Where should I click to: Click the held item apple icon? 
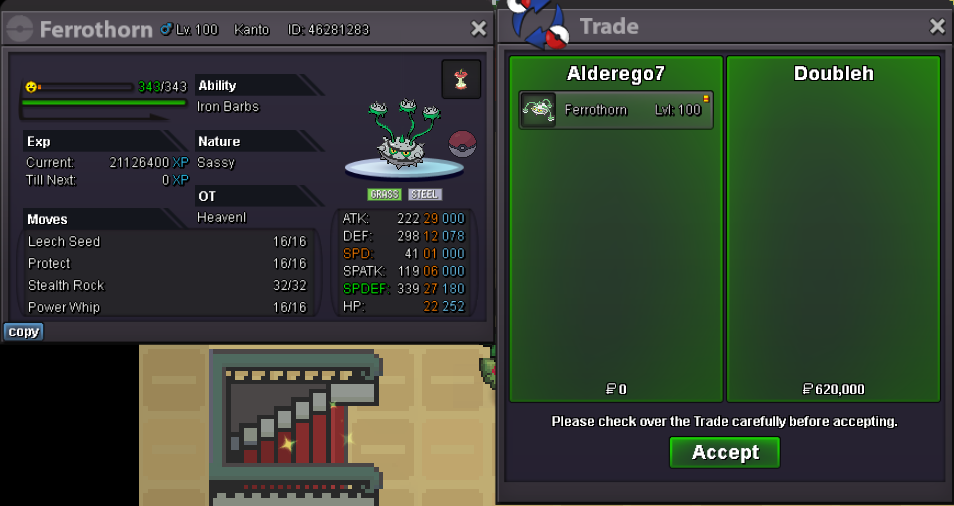461,79
